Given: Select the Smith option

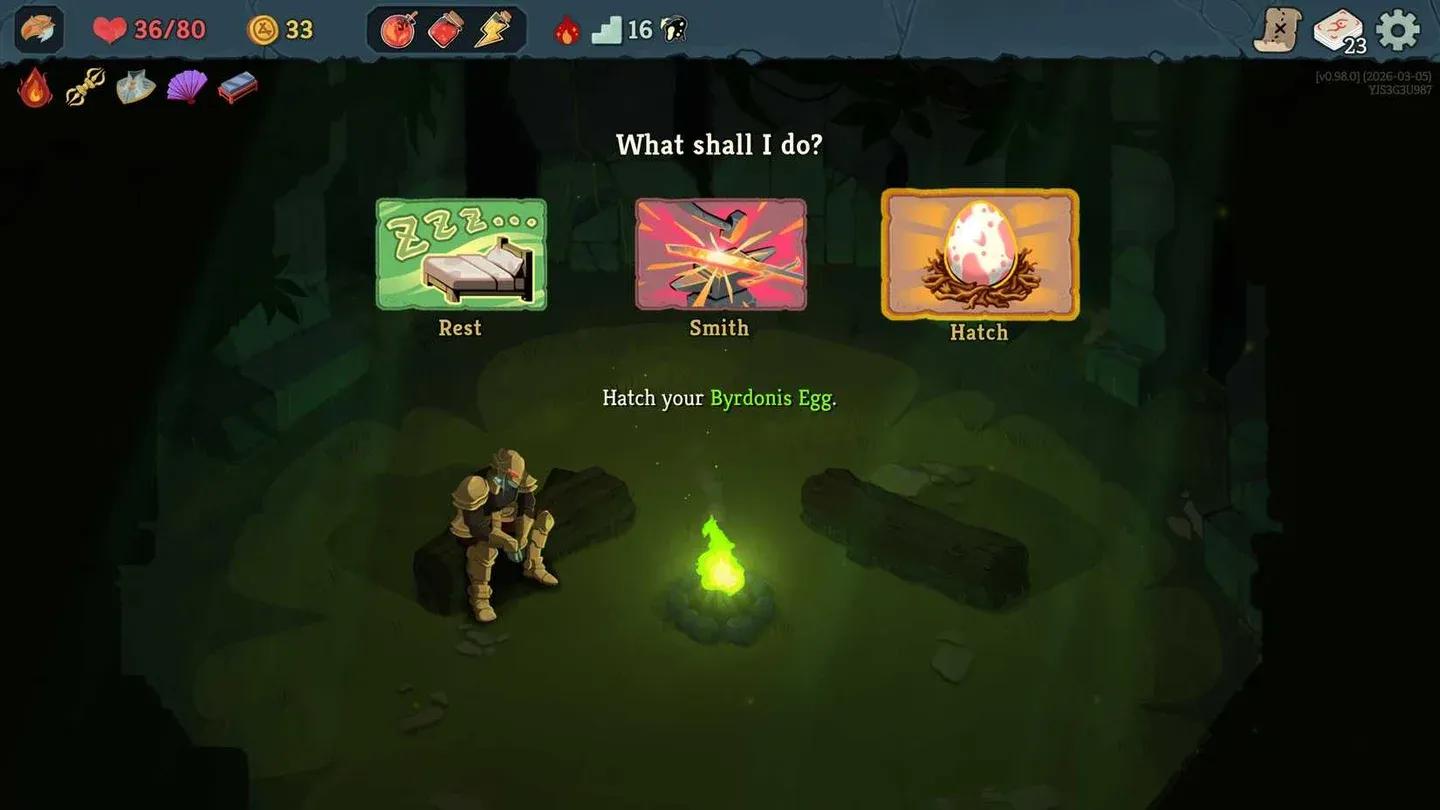Looking at the screenshot, I should coord(719,256).
